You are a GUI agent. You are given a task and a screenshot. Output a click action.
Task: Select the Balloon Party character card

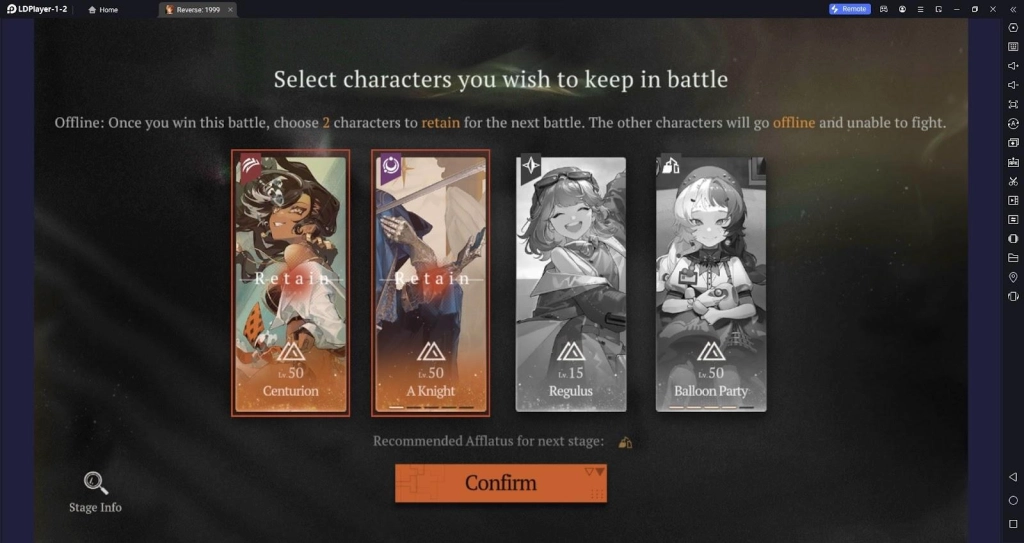[711, 282]
